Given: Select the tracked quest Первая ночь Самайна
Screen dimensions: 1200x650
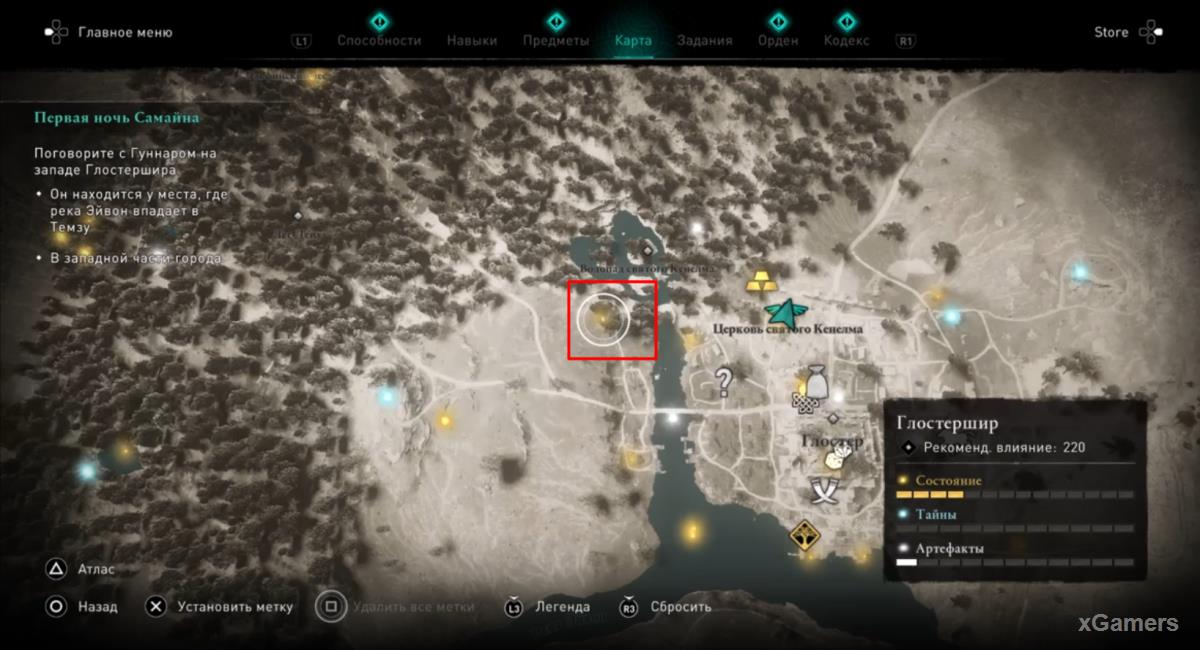Looking at the screenshot, I should [x=117, y=117].
